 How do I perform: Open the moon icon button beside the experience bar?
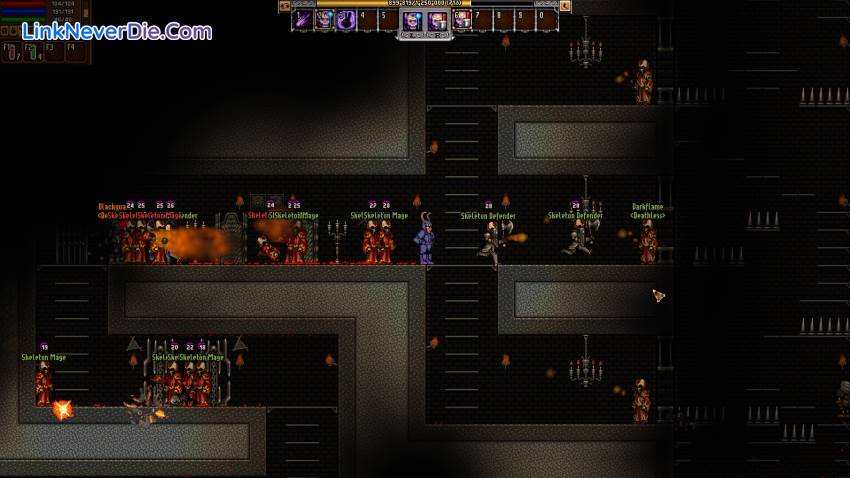click(565, 6)
